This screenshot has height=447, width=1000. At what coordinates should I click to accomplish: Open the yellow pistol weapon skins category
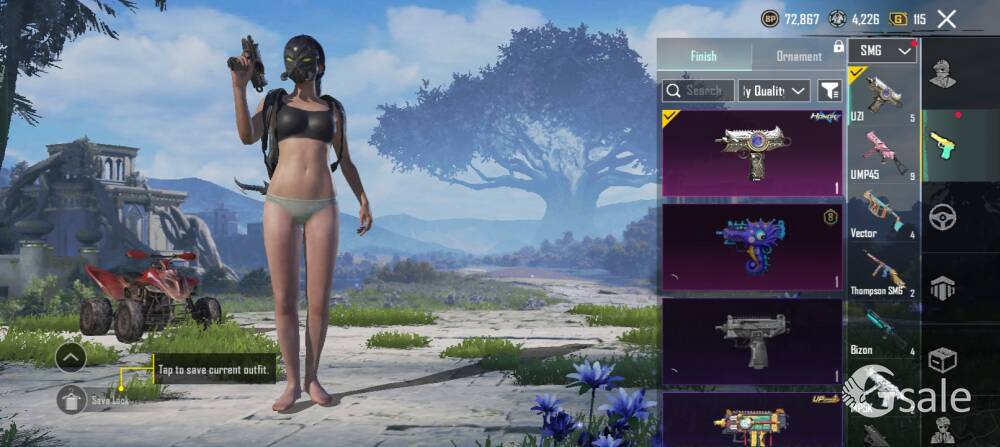(943, 146)
